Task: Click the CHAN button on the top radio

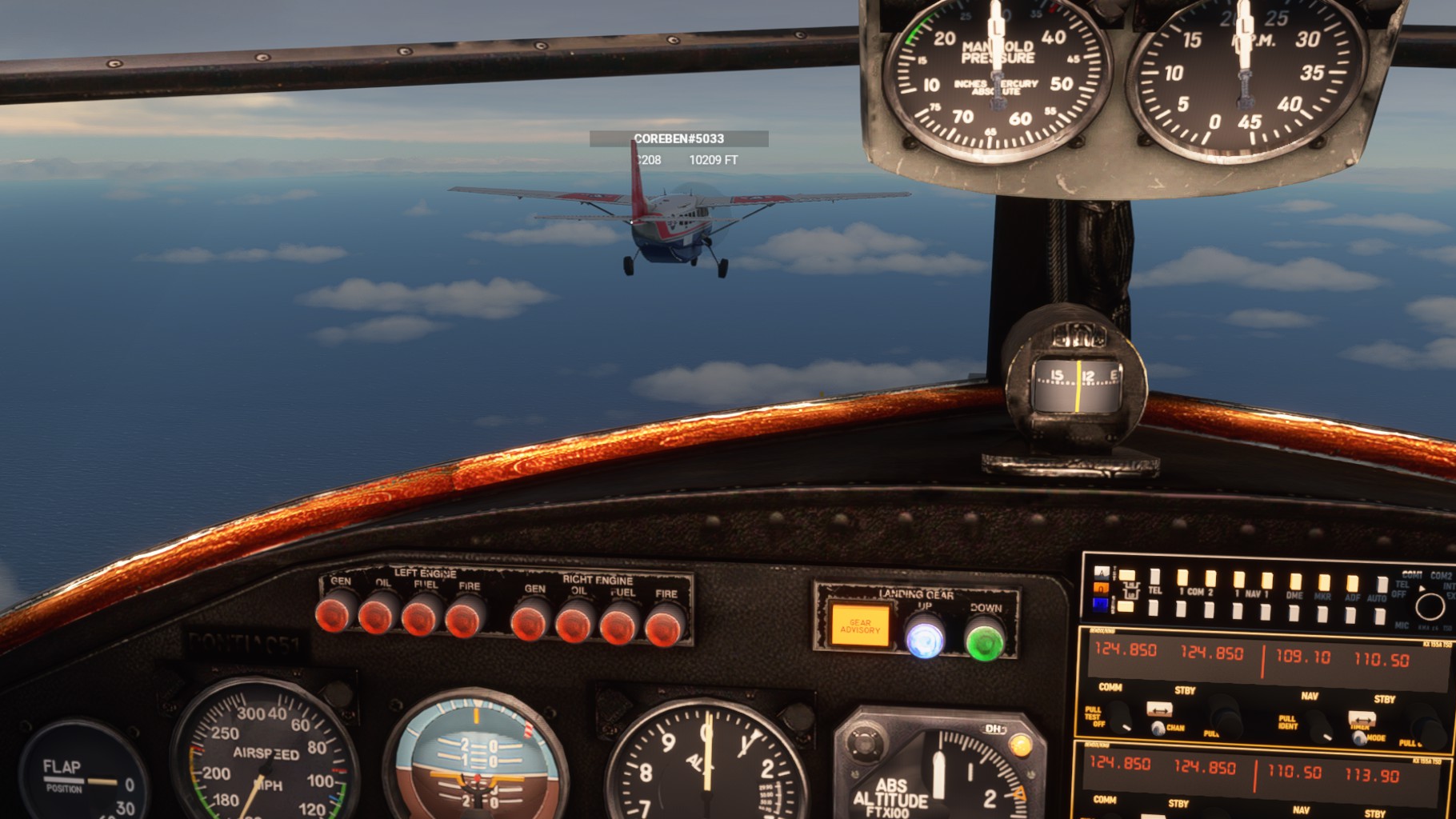Action: coord(1158,728)
